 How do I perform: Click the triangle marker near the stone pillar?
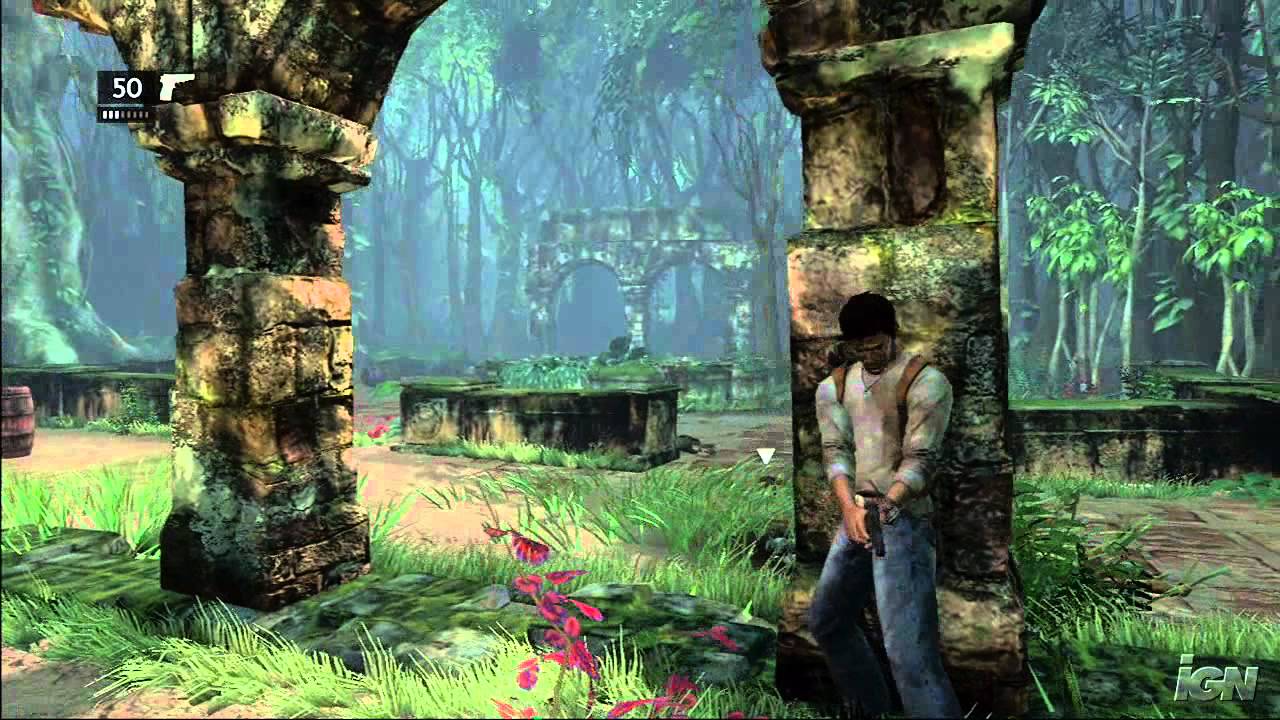pyautogui.click(x=767, y=456)
